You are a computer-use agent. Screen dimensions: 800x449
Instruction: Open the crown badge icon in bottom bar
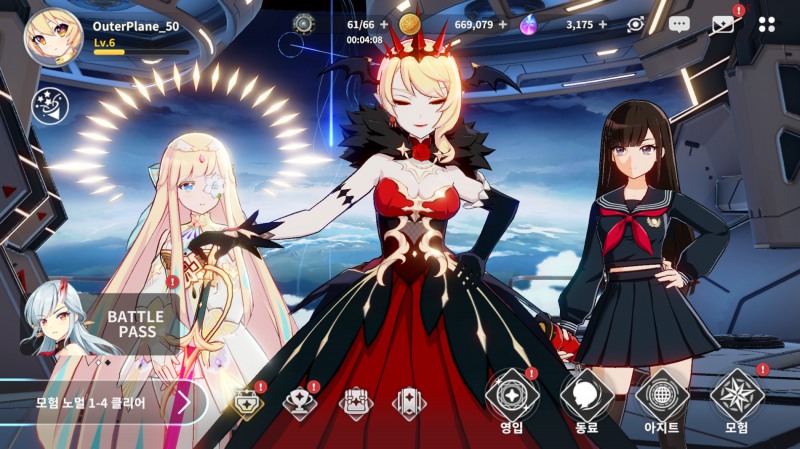(247, 402)
